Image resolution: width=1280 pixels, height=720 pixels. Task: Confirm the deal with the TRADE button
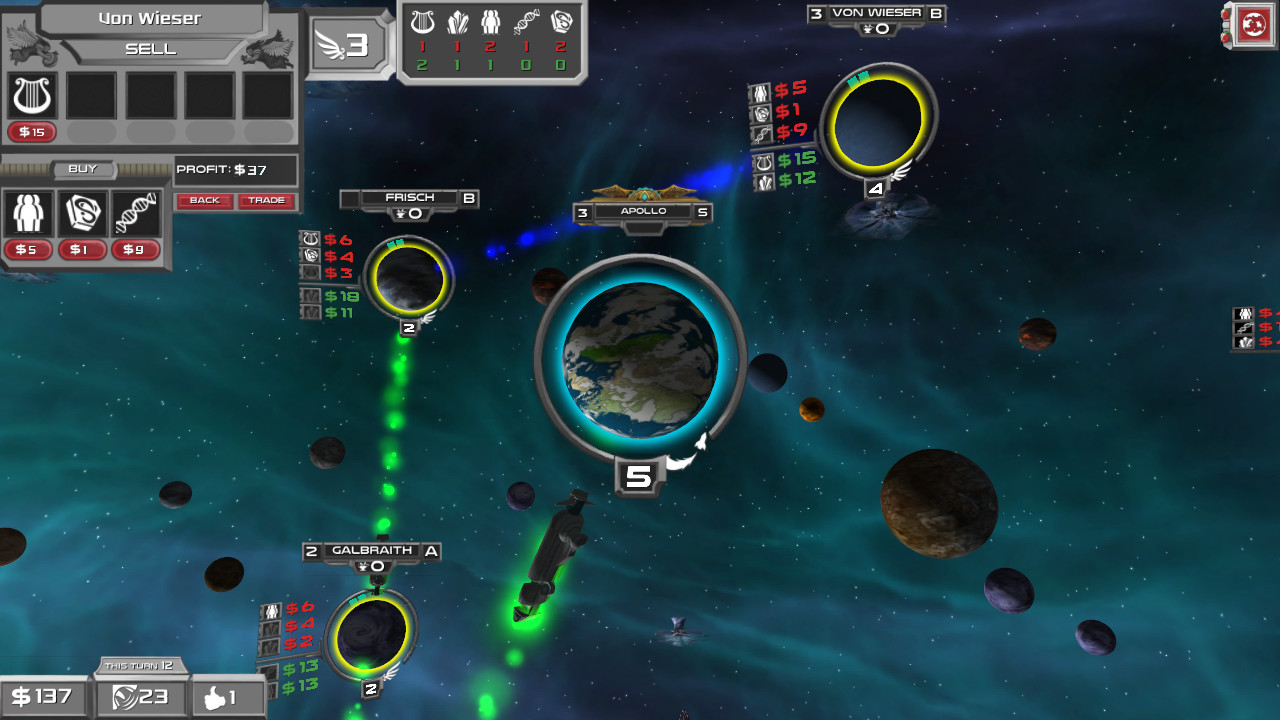click(x=266, y=200)
